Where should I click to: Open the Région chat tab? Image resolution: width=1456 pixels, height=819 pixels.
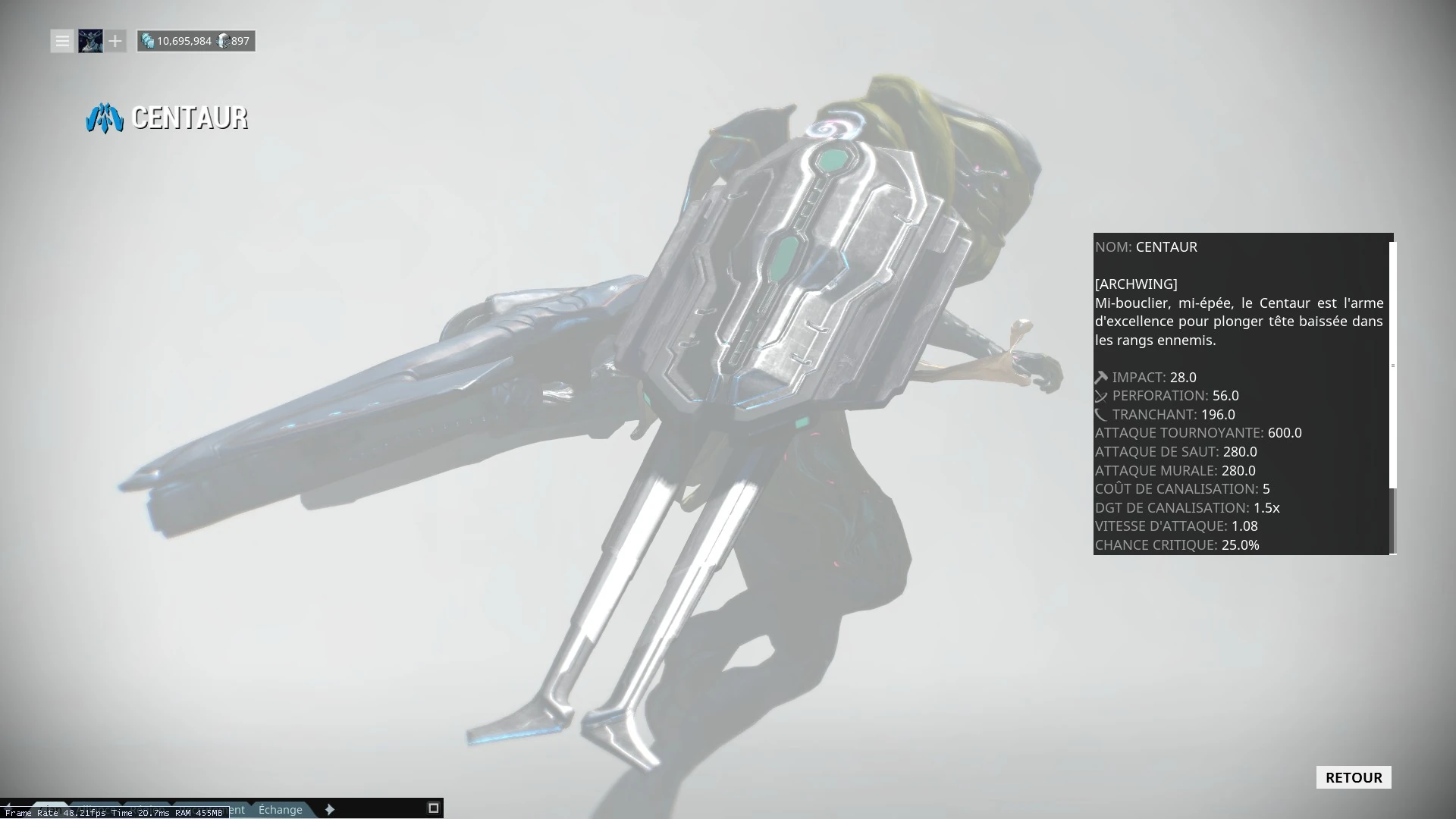[x=148, y=809]
